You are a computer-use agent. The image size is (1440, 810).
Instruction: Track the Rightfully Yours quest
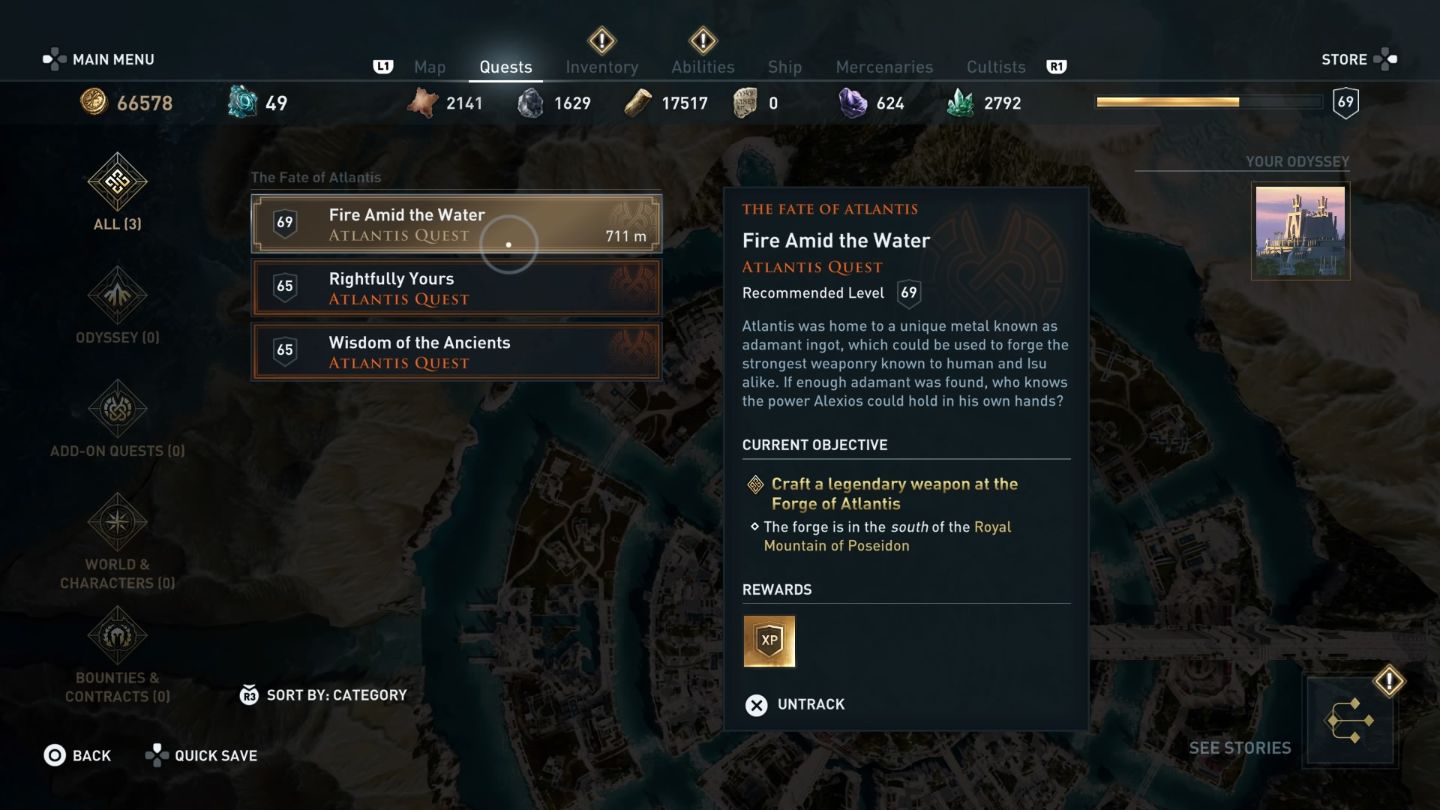(x=455, y=287)
